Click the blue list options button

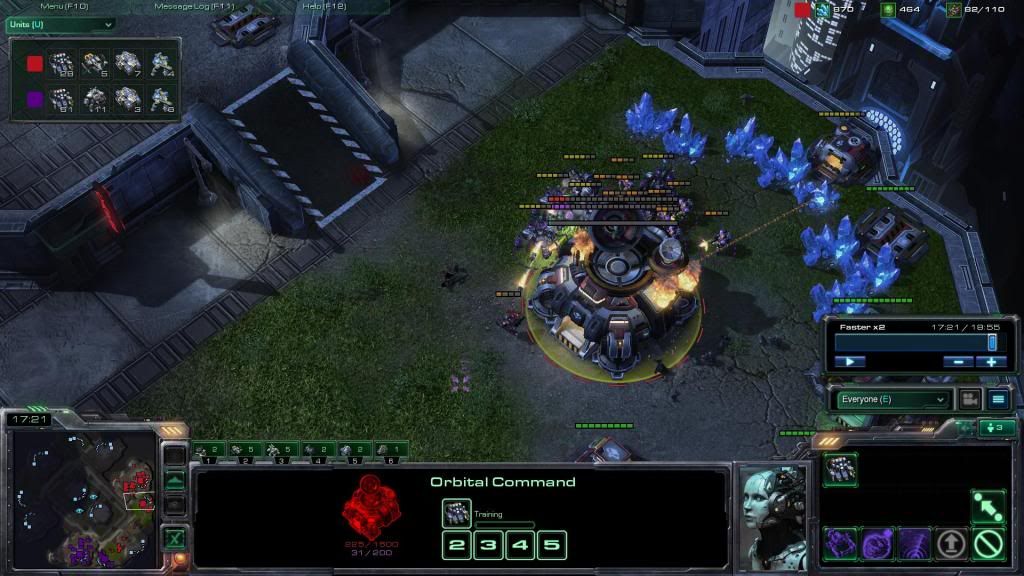click(x=998, y=399)
